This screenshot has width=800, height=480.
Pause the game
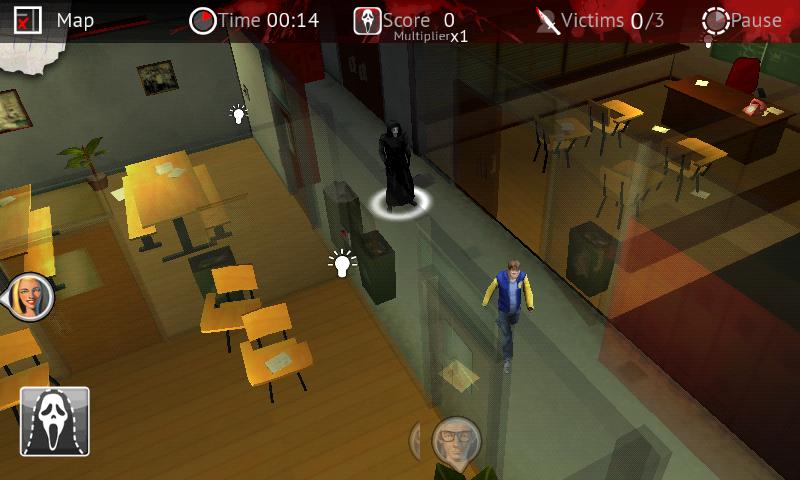coord(742,20)
